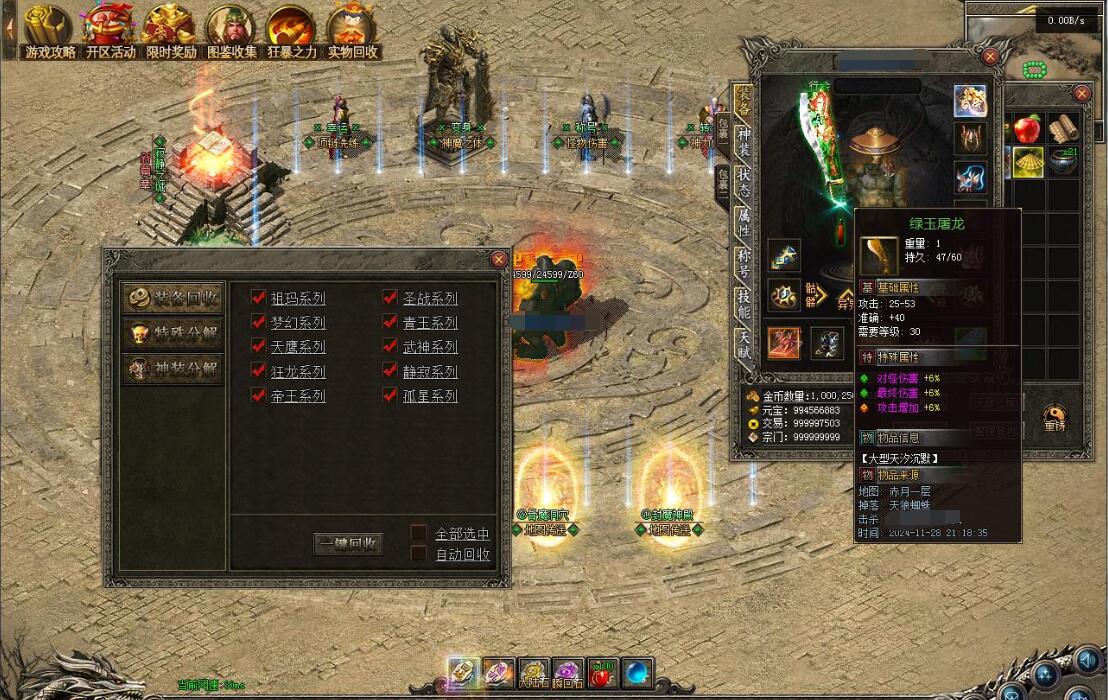The height and width of the screenshot is (700, 1108).
Task: Tick the 全部选中 select-all checkbox
Action: tap(419, 533)
